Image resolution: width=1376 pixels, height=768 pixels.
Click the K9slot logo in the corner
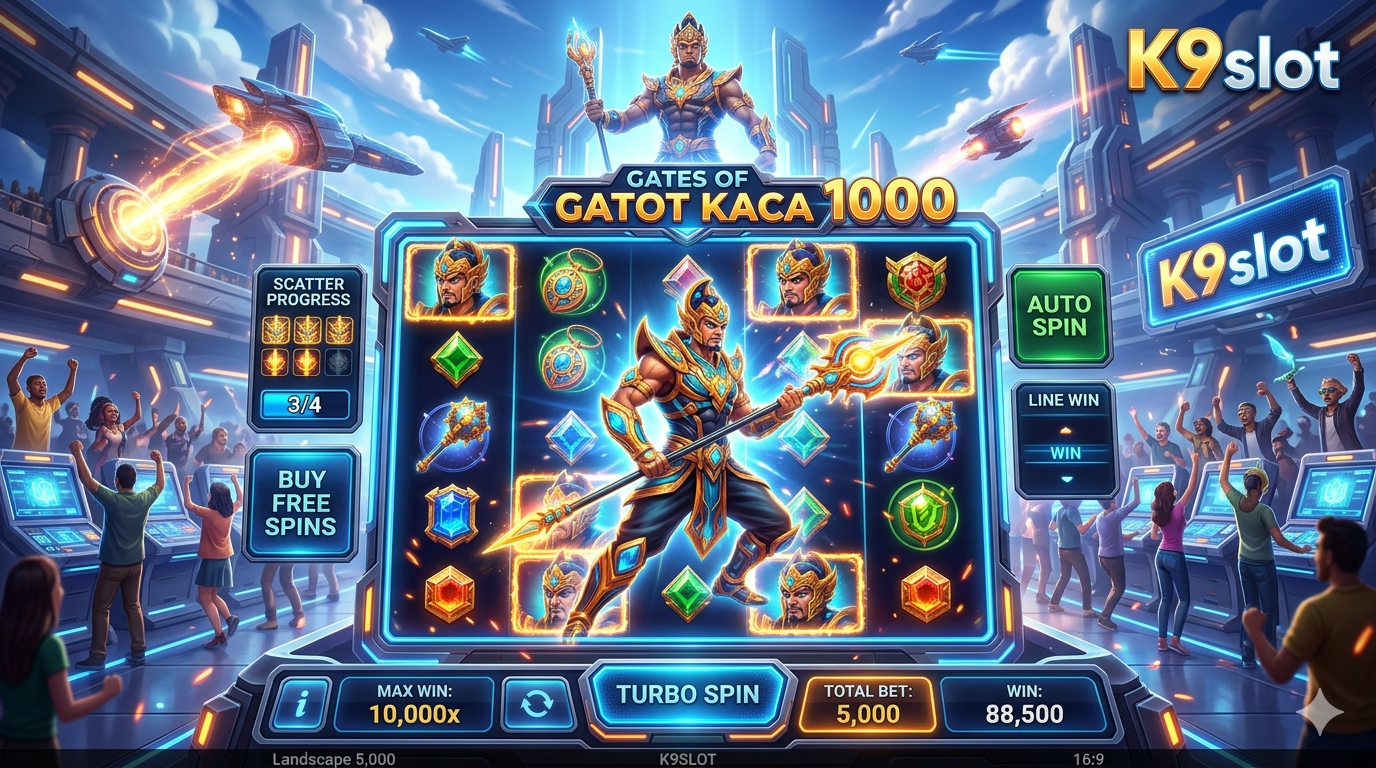(x=1232, y=62)
